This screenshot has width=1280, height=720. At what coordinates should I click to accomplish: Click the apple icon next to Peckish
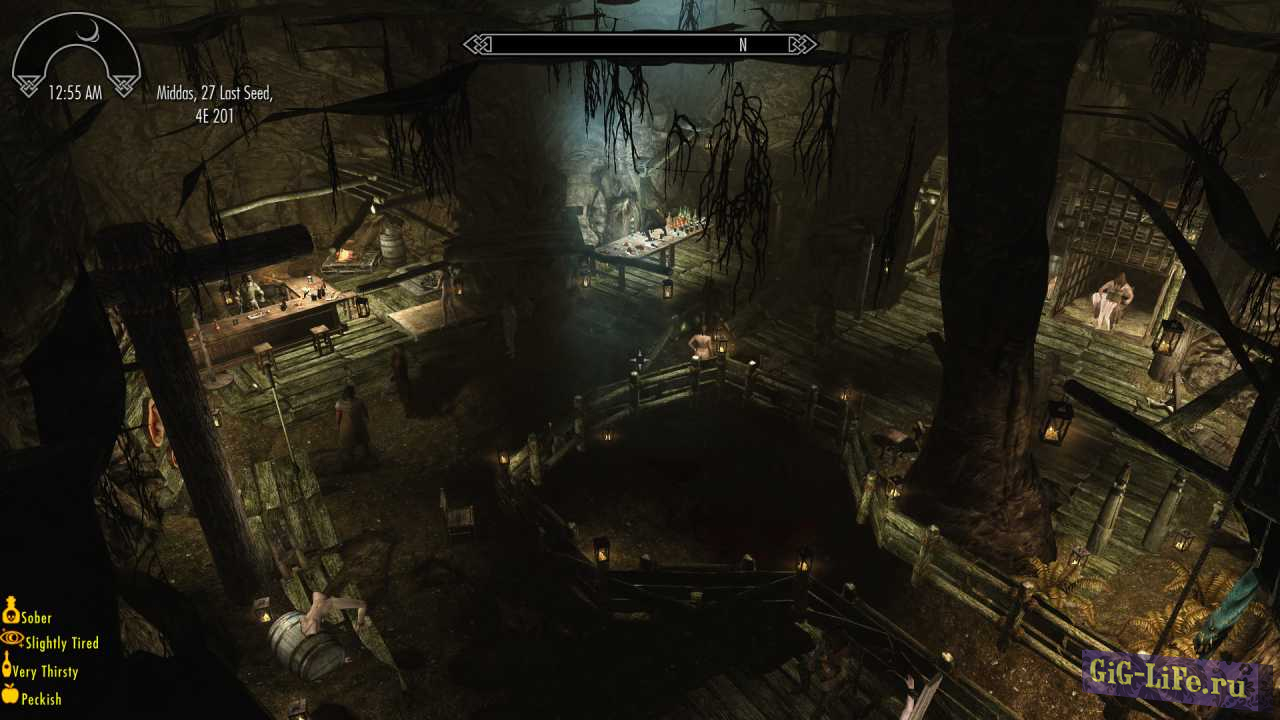click(x=10, y=697)
